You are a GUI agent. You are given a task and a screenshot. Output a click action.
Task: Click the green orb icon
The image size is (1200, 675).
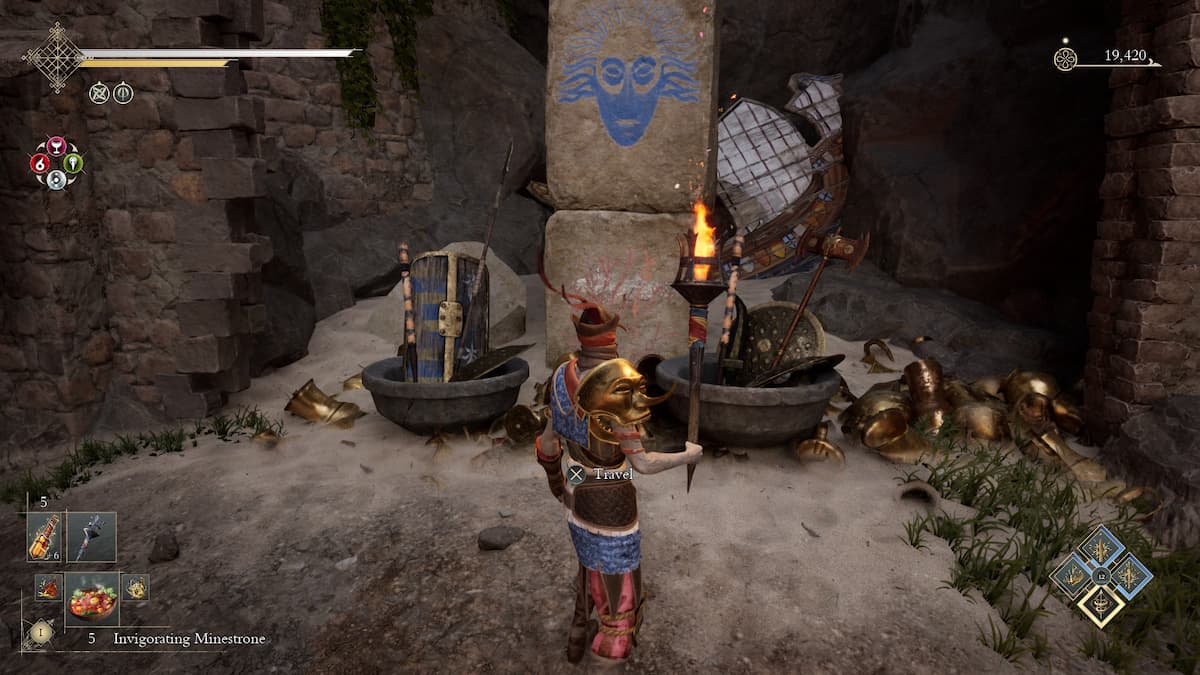73,163
